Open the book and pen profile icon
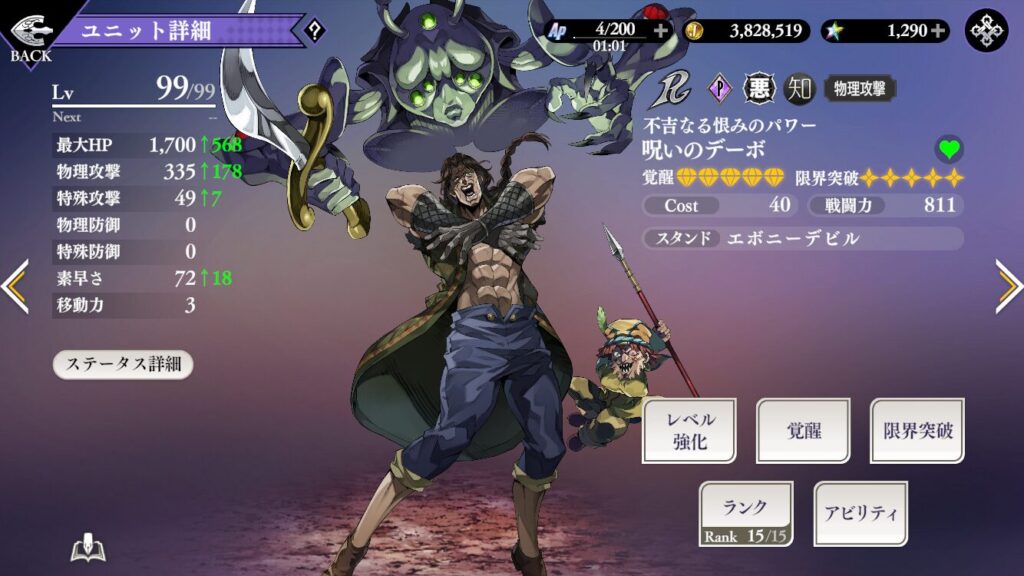The image size is (1024, 576). tap(88, 549)
